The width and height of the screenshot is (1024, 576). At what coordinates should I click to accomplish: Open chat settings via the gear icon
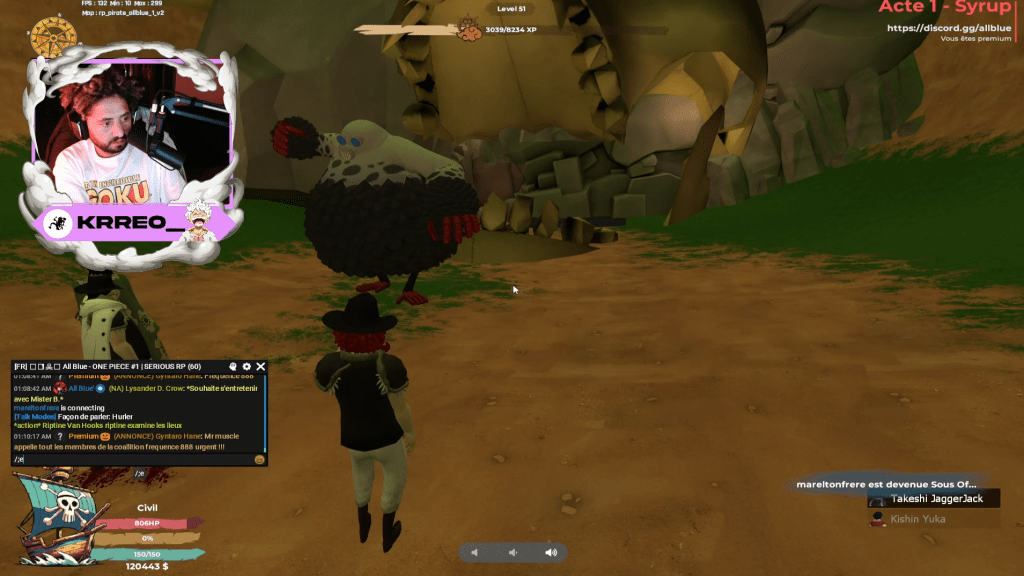[x=247, y=367]
